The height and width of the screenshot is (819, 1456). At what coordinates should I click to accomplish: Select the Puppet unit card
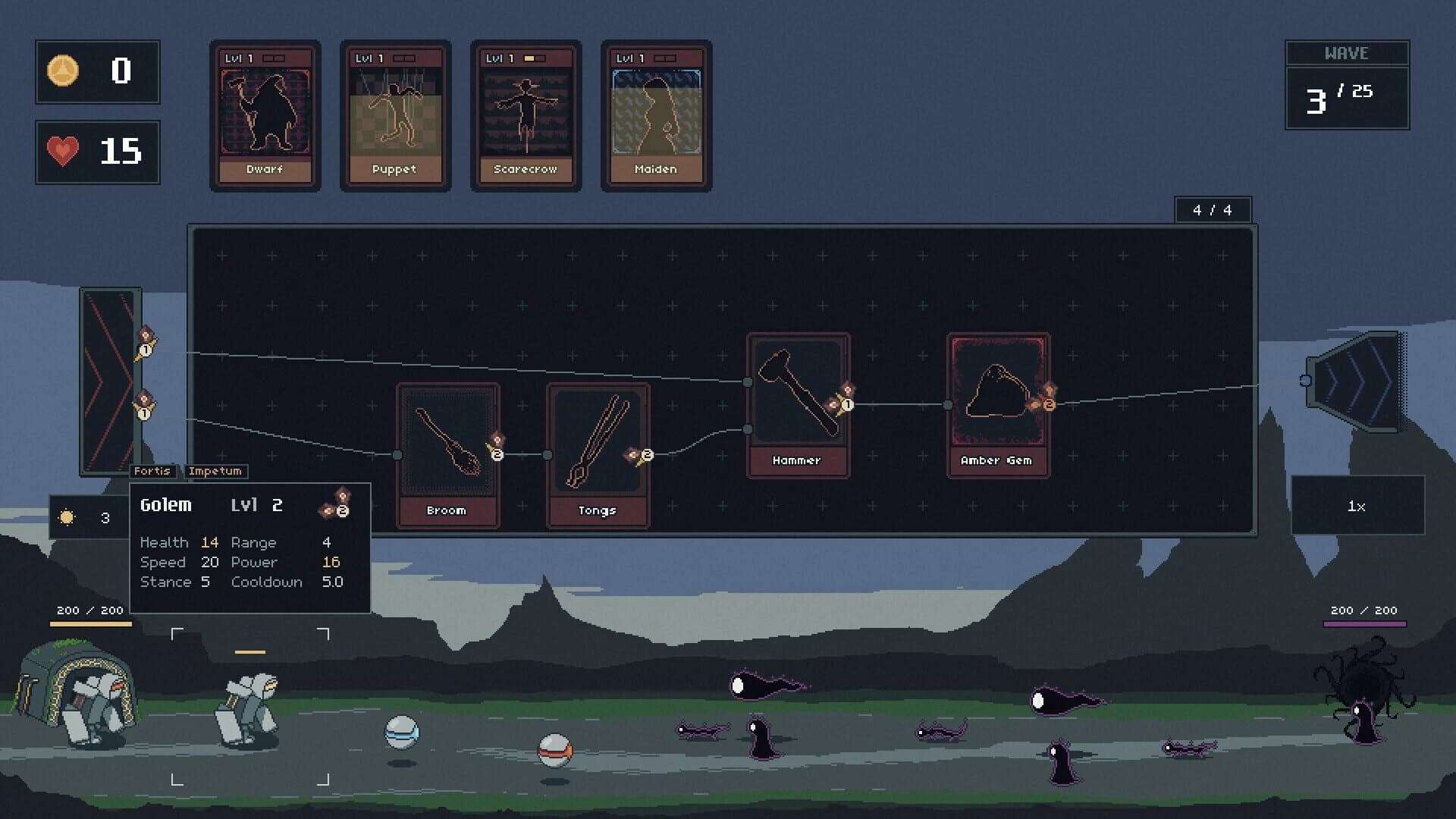pyautogui.click(x=395, y=114)
